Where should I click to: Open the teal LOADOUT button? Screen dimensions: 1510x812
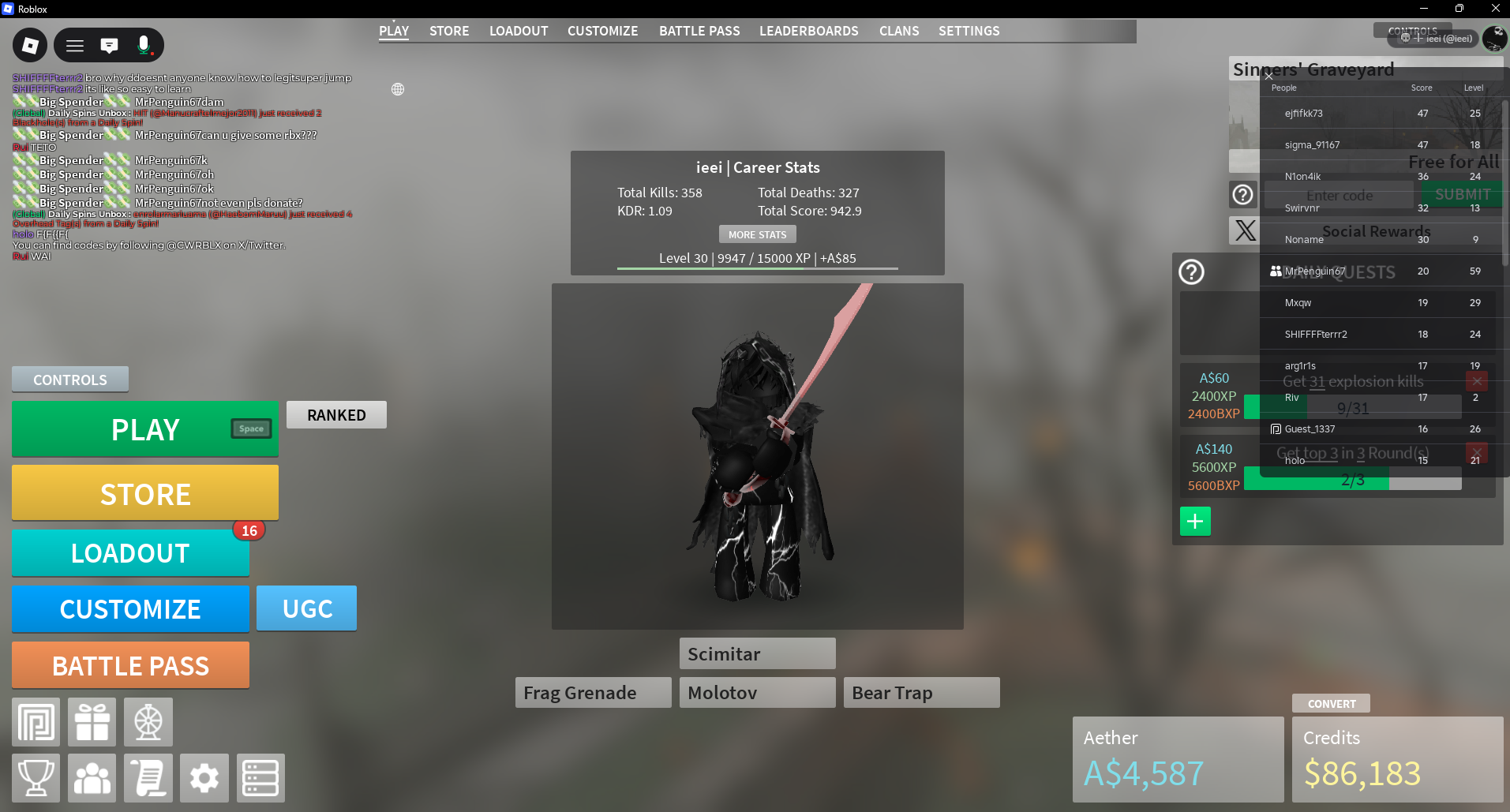pos(130,553)
